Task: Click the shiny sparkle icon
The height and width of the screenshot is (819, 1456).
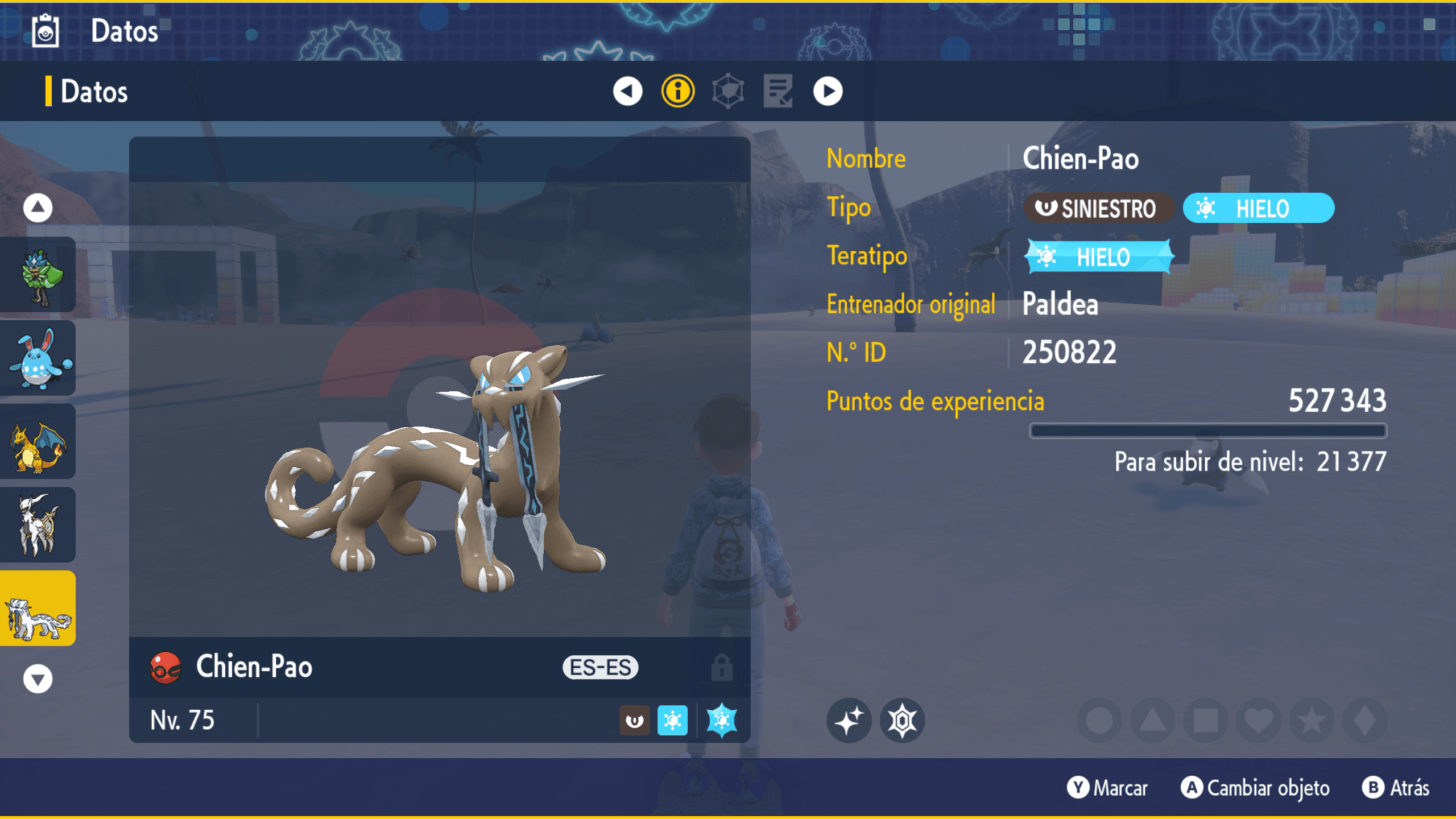Action: coord(849,721)
